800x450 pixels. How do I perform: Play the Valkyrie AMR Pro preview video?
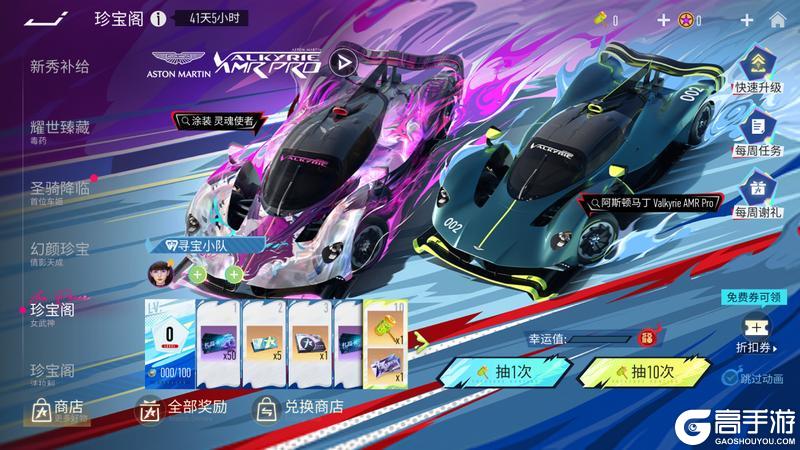pos(343,63)
